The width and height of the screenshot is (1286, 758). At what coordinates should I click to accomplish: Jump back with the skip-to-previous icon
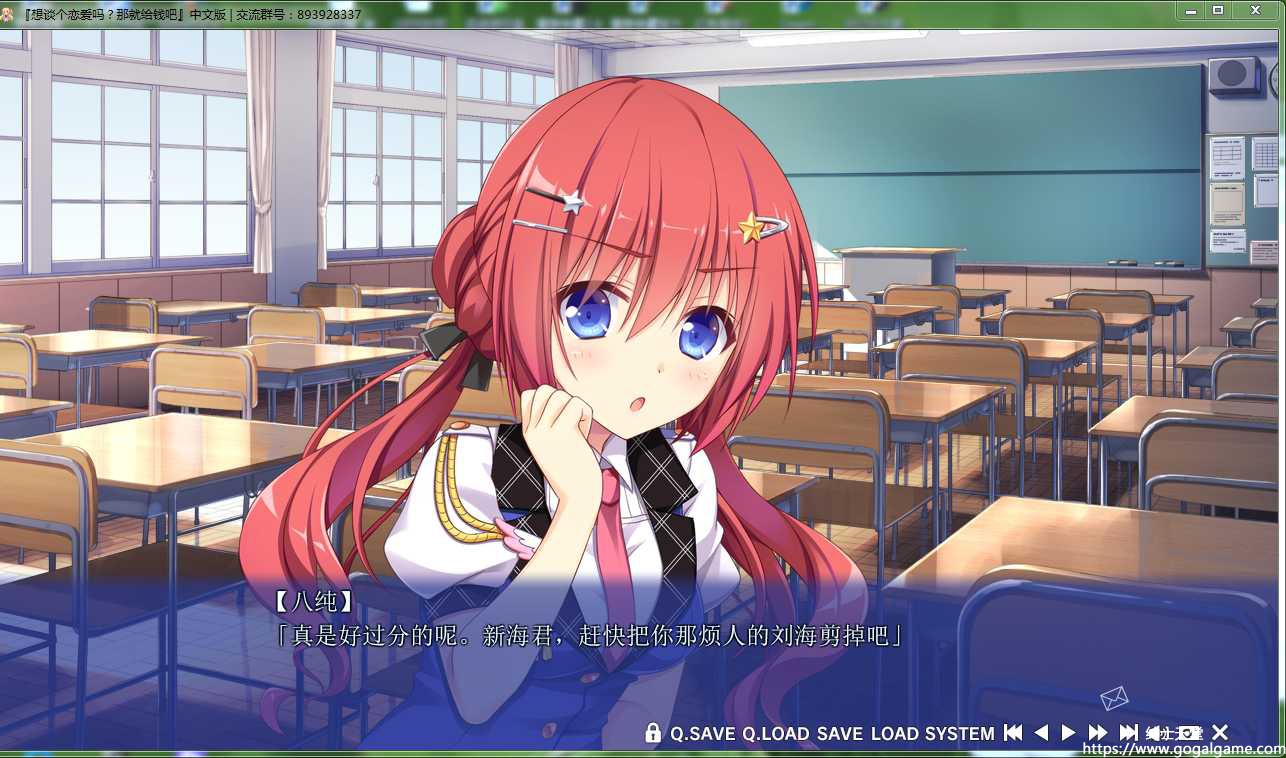tap(1013, 733)
